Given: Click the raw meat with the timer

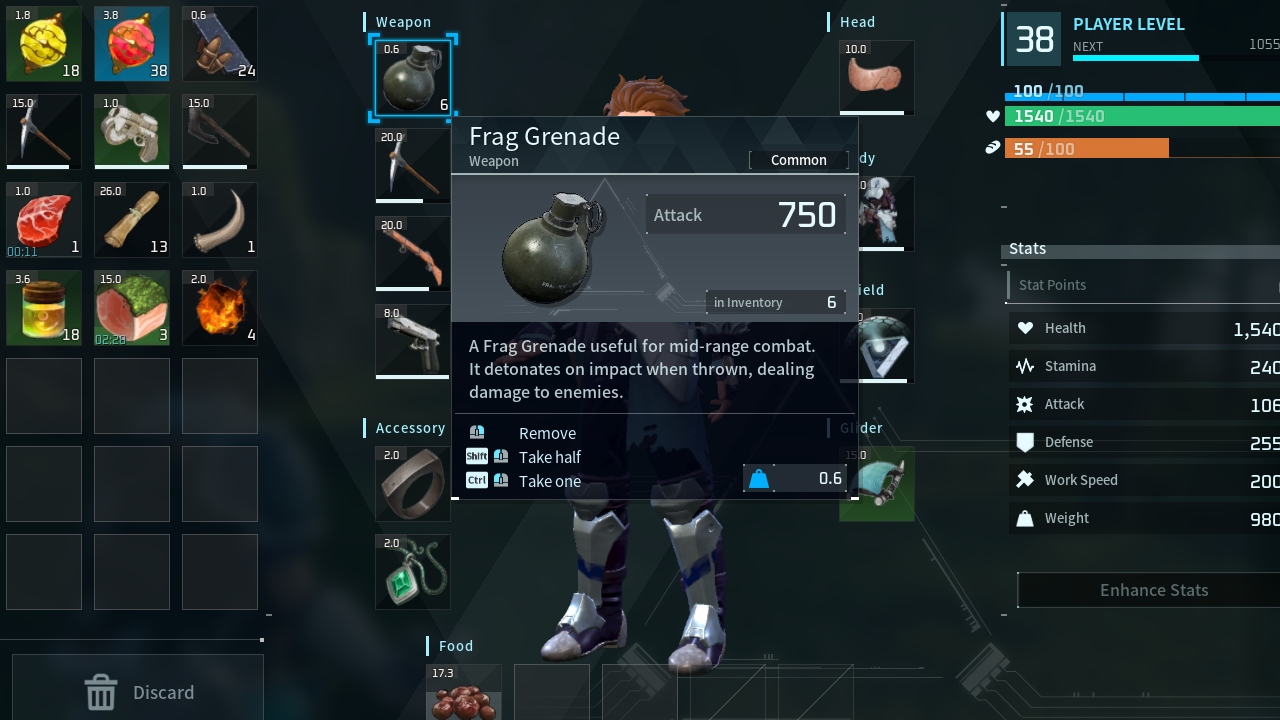Looking at the screenshot, I should [44, 220].
